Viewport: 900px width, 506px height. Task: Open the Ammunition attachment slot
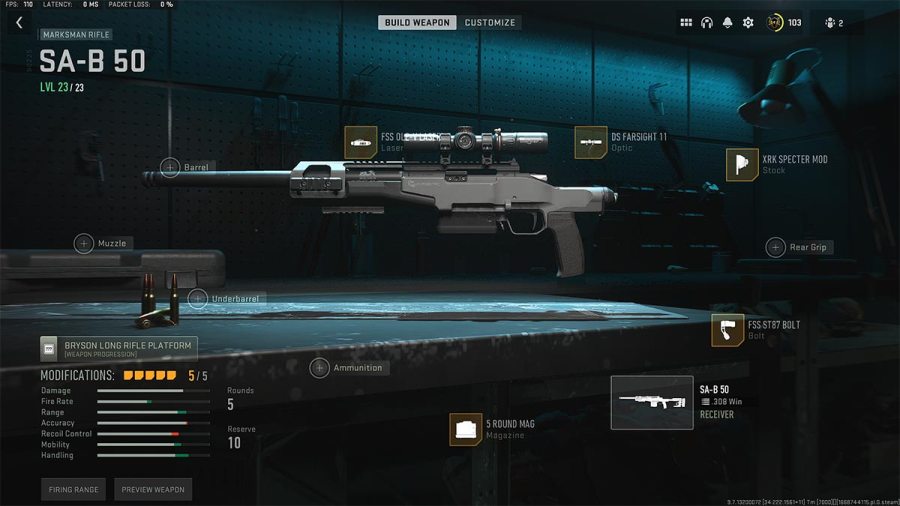[320, 368]
